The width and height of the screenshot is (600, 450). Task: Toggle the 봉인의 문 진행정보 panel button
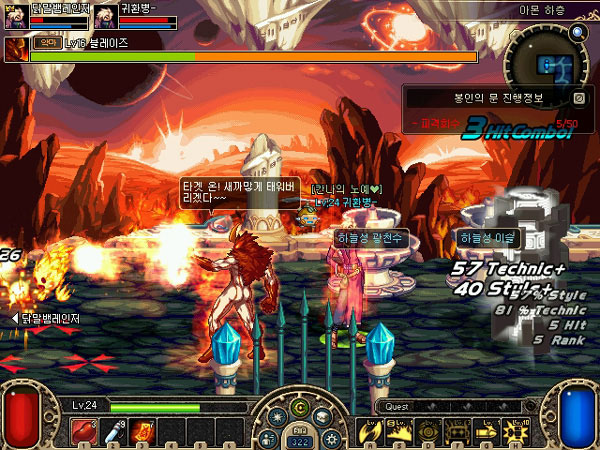coord(579,98)
